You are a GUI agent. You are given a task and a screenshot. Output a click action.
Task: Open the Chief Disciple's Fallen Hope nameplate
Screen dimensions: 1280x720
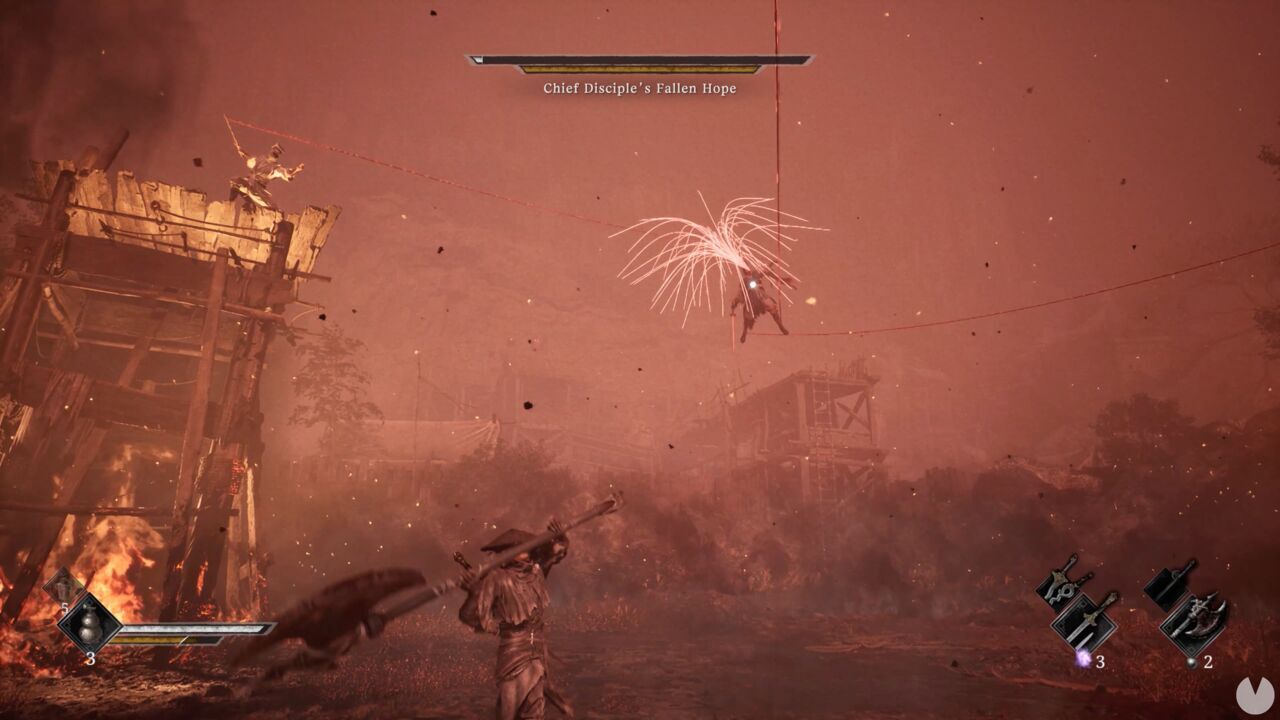point(637,88)
